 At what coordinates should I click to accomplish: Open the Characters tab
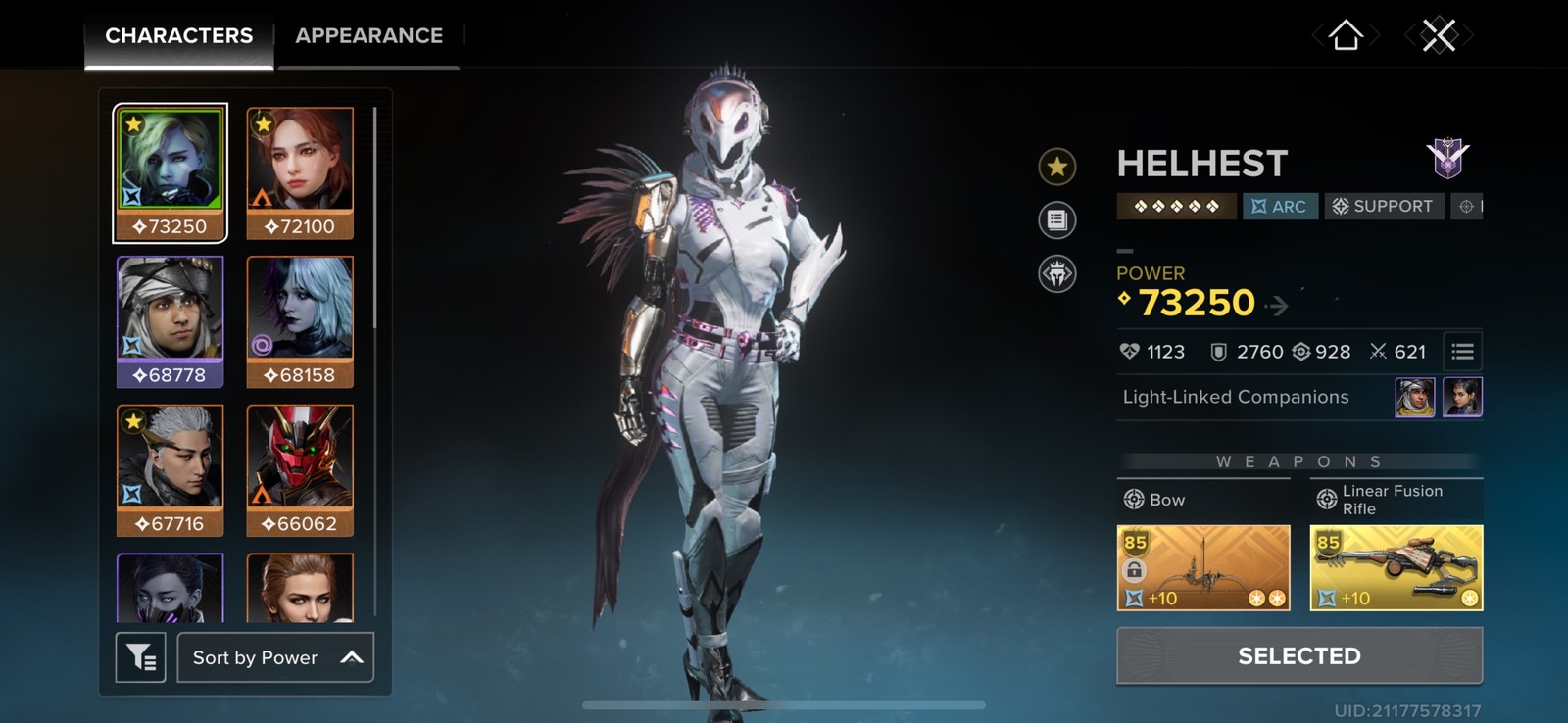(x=178, y=36)
